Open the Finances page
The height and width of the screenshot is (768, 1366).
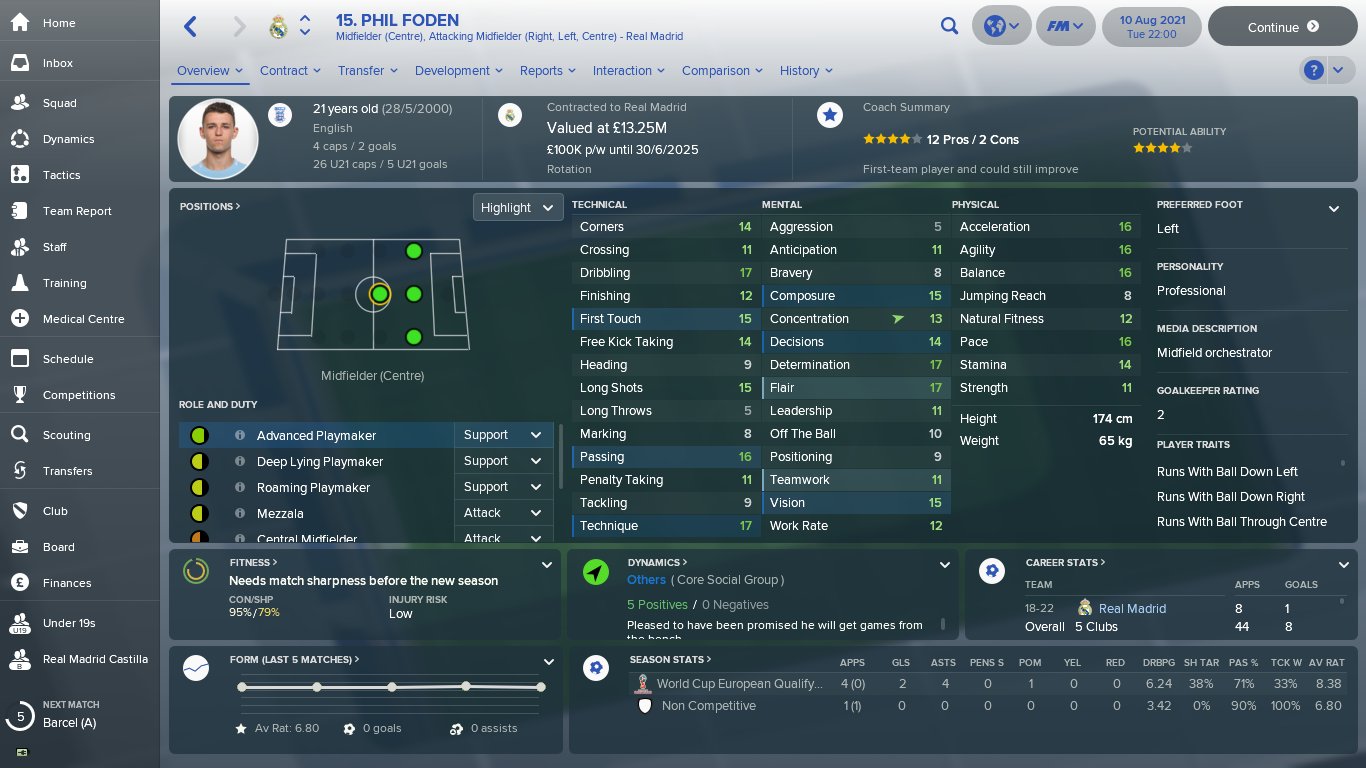click(x=66, y=583)
